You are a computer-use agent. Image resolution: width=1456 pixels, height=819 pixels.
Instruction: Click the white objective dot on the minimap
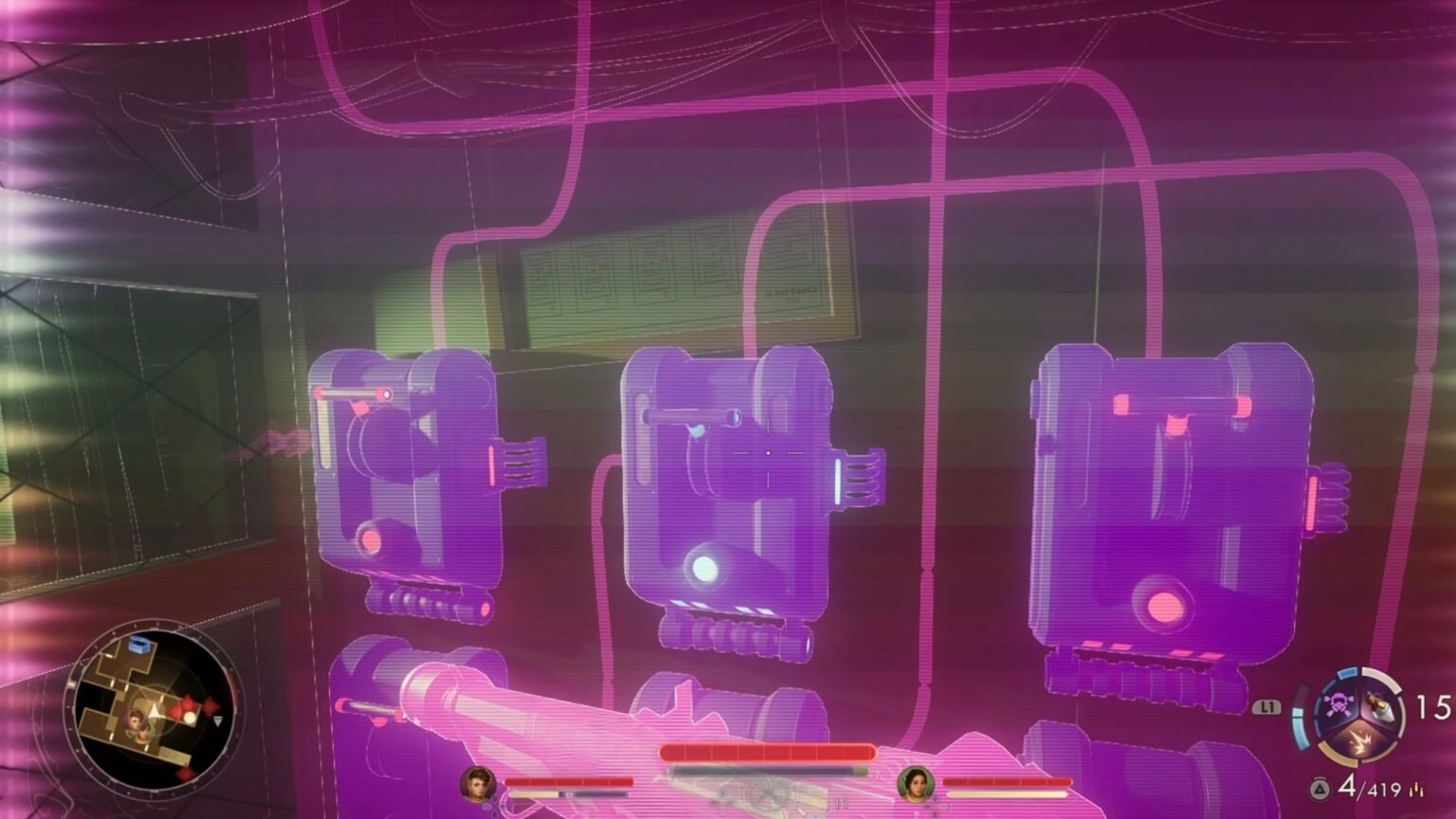190,717
